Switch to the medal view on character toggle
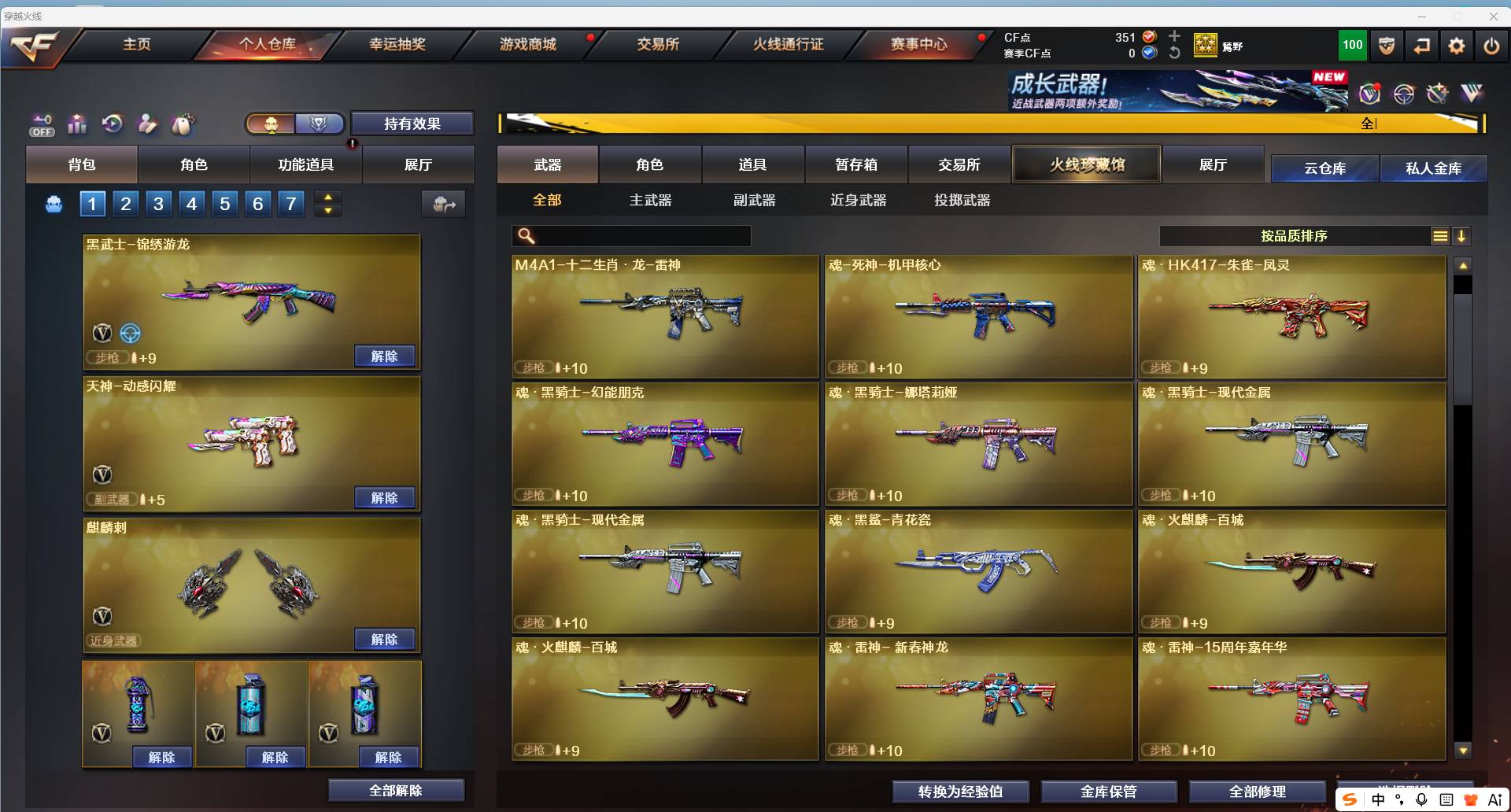 [319, 123]
